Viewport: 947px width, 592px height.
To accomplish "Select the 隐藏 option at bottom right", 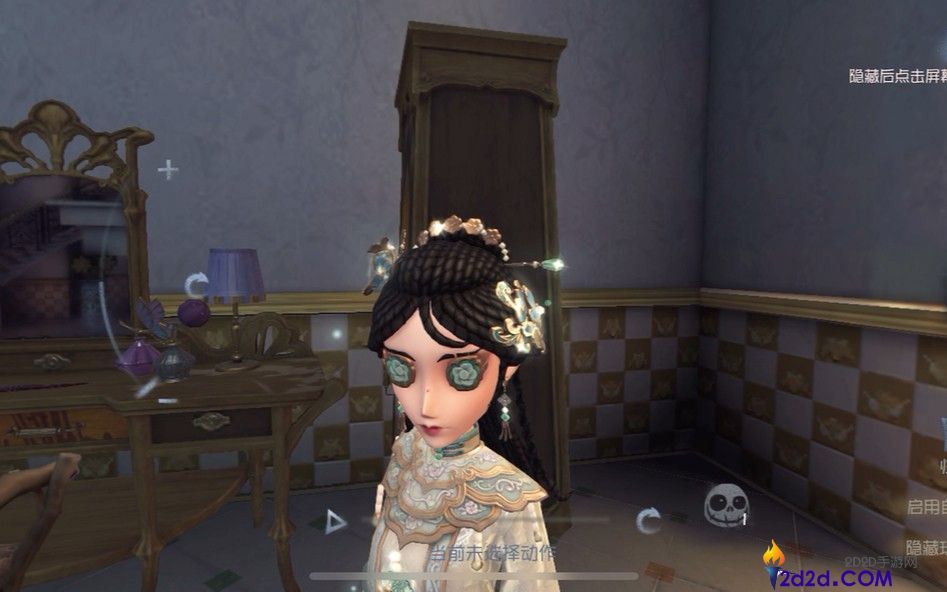I will 925,547.
